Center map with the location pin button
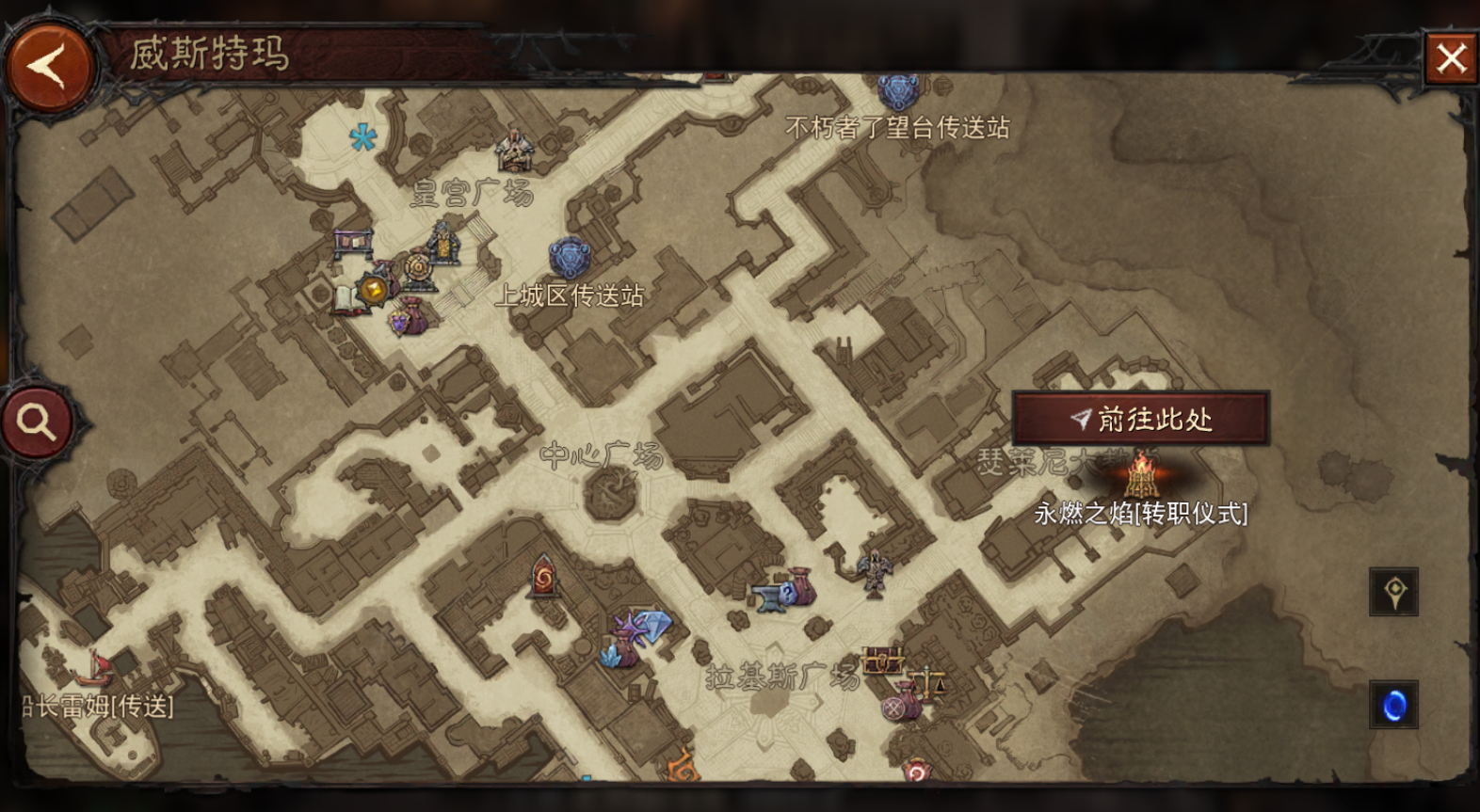 pyautogui.click(x=1393, y=592)
